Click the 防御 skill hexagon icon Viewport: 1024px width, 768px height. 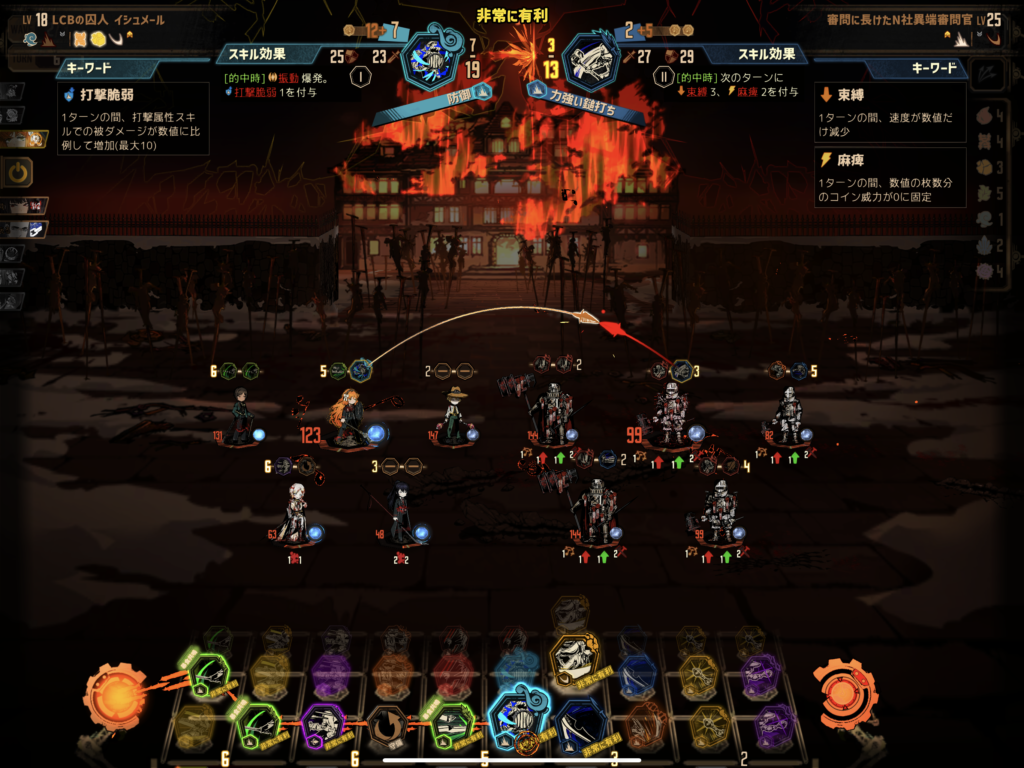click(x=430, y=57)
